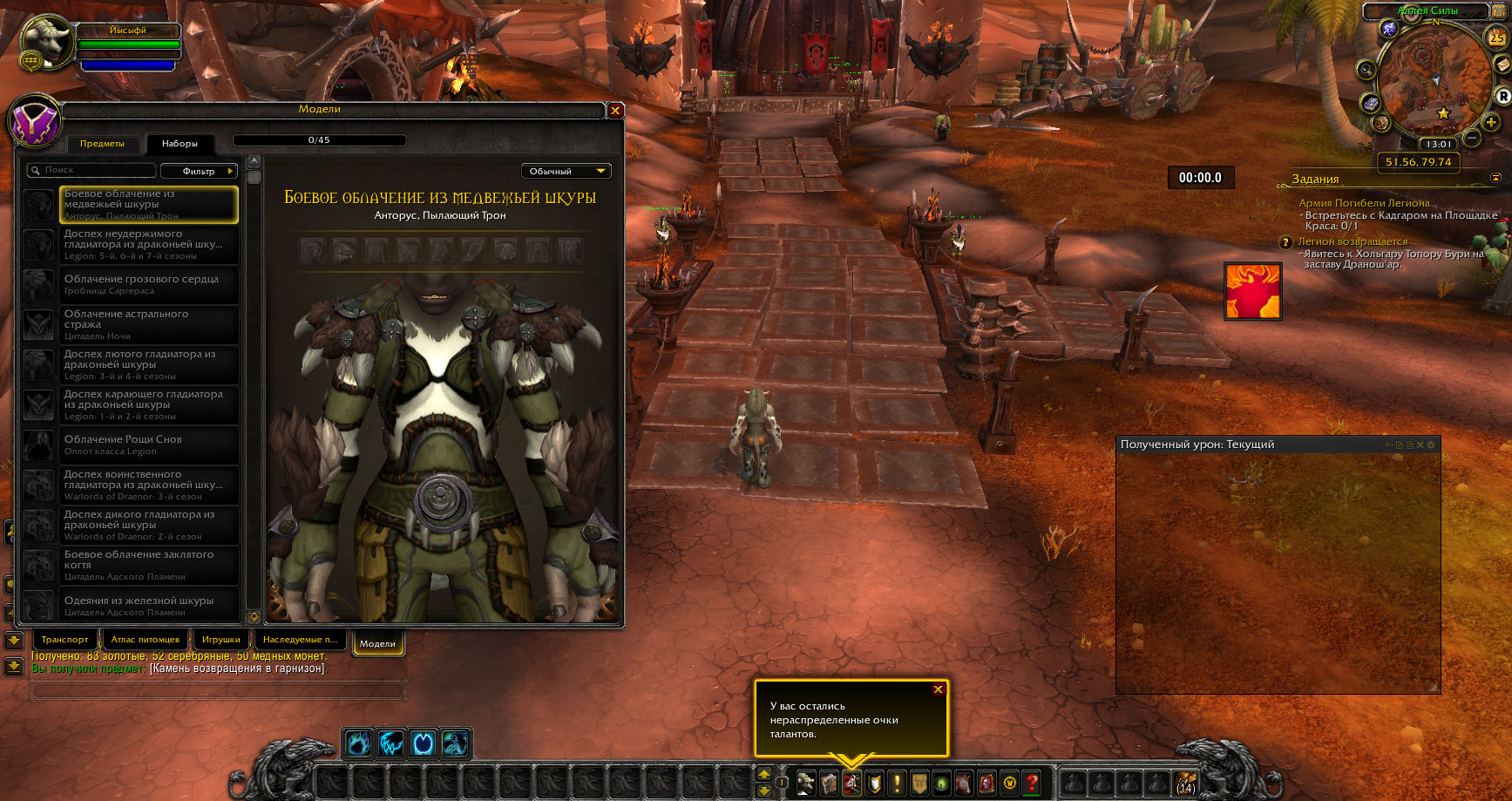1512x801 pixels.
Task: Switch to the Игрушки tab
Action: coord(221,640)
